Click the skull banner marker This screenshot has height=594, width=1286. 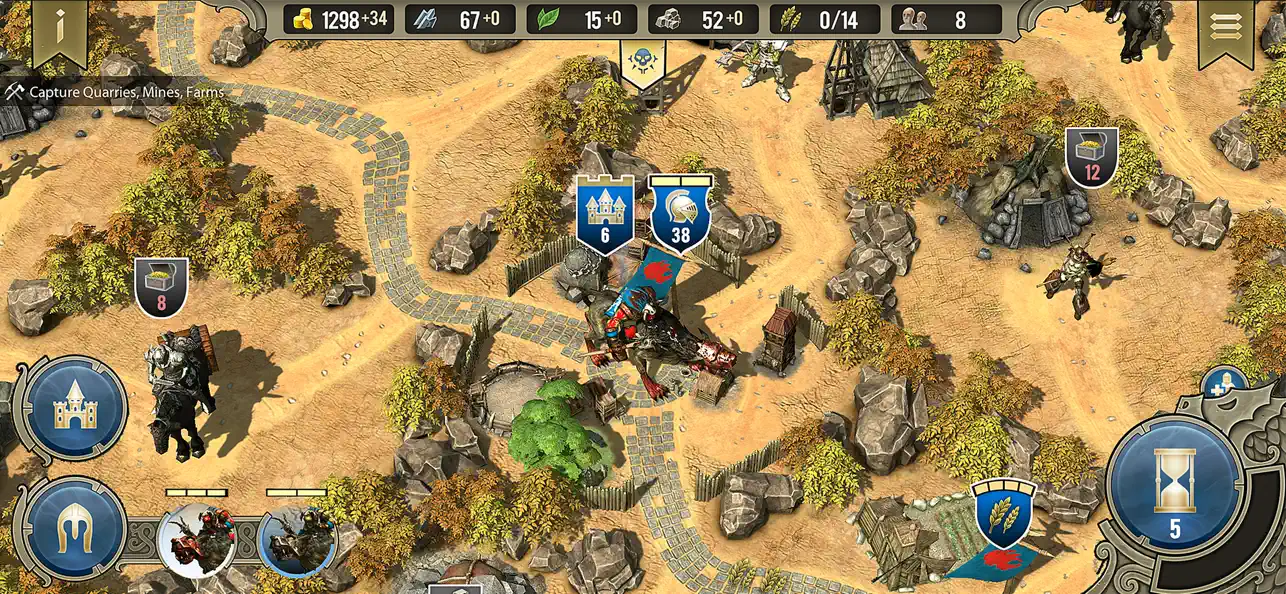640,63
